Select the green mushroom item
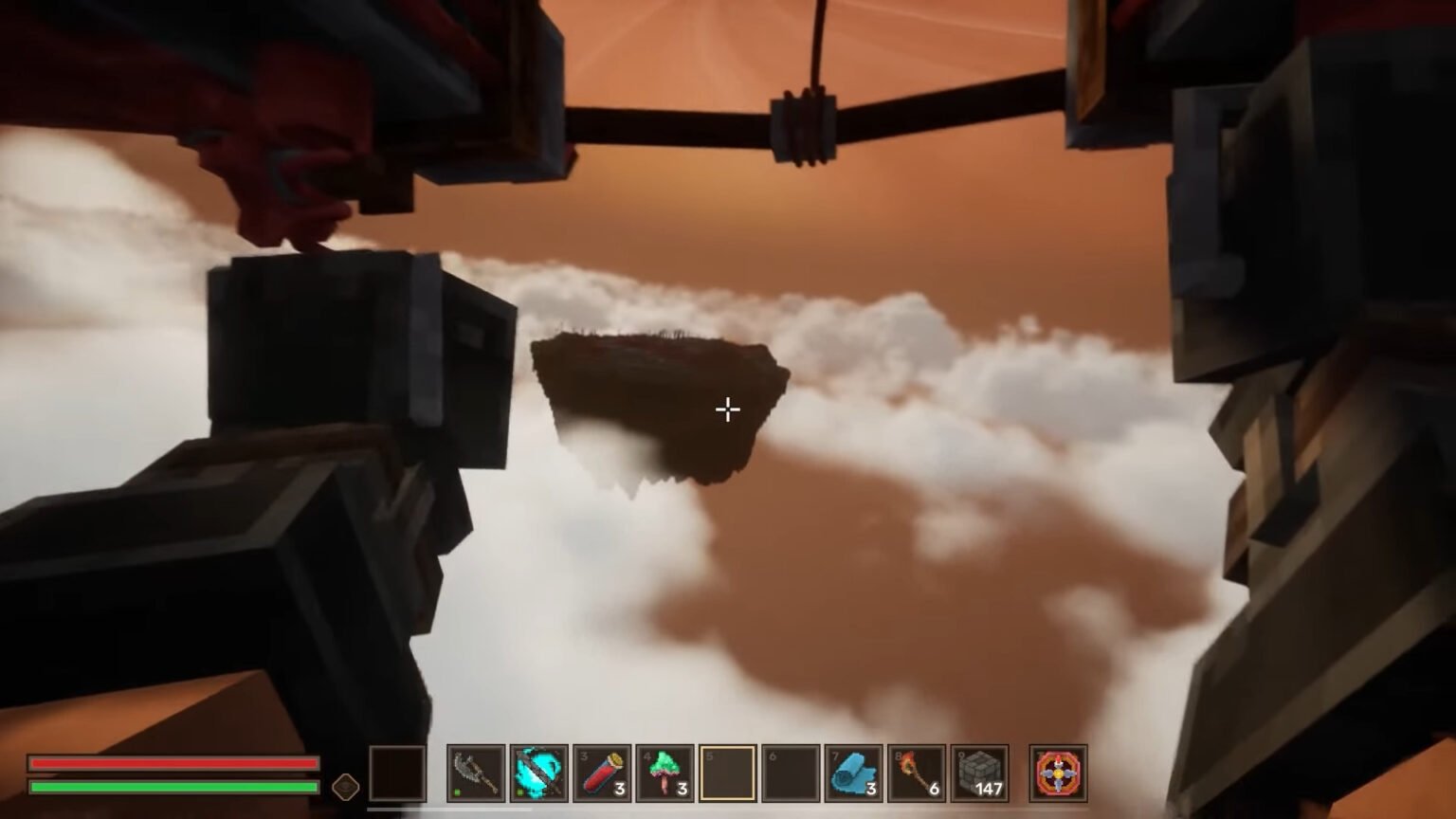This screenshot has height=819, width=1456. click(665, 773)
